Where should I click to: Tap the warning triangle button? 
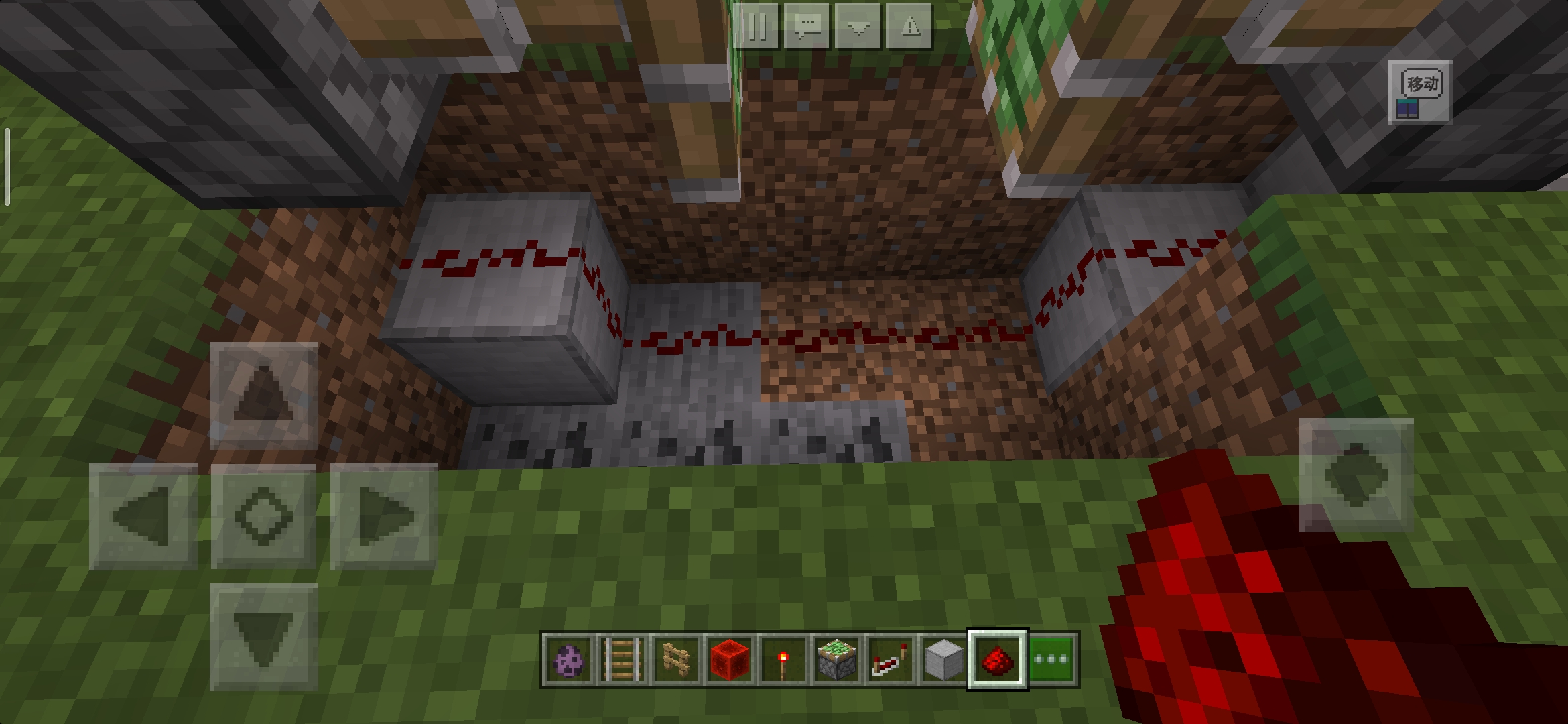click(909, 27)
